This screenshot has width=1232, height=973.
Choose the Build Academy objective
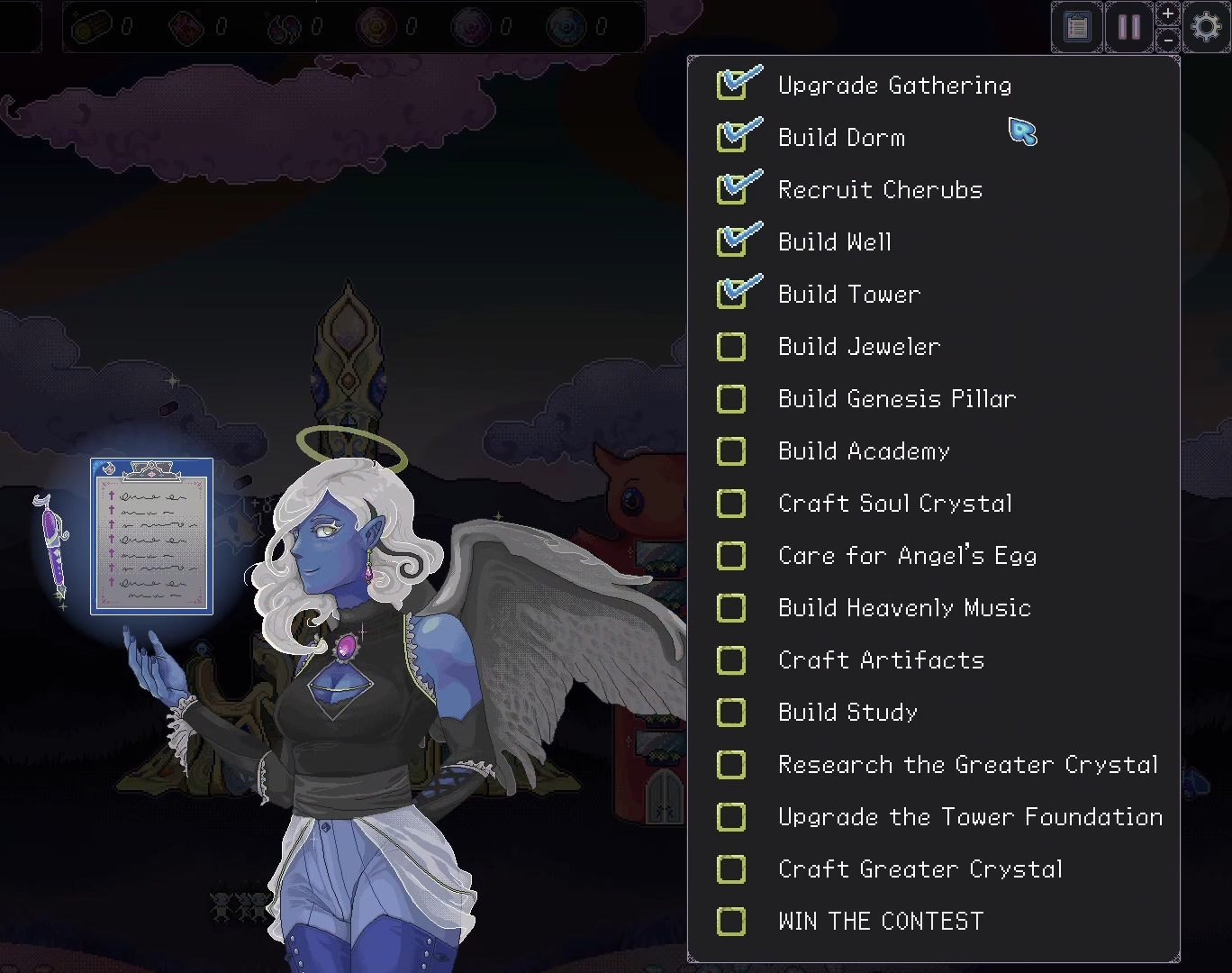pos(863,451)
